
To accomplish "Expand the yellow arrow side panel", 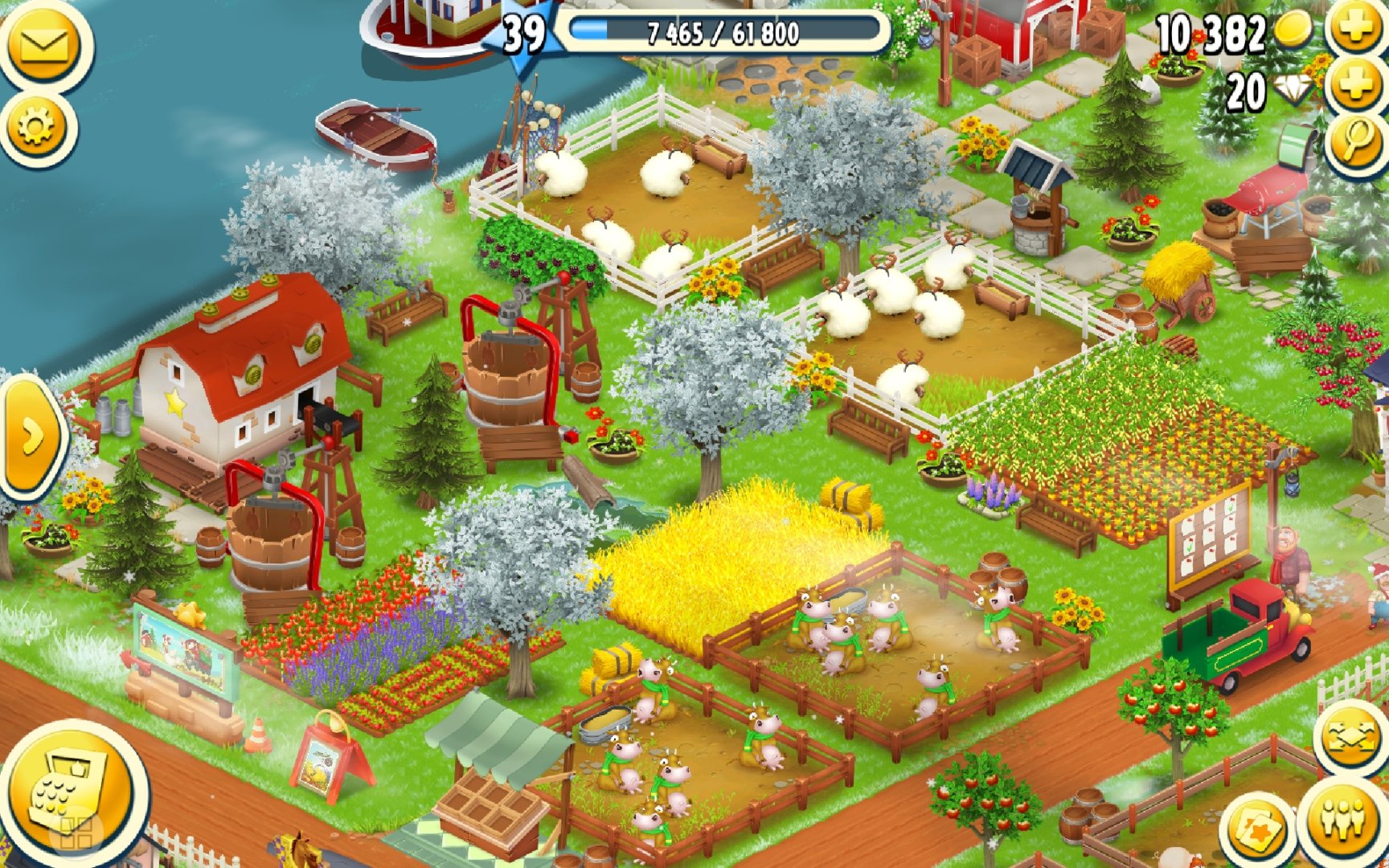I will 31,436.
